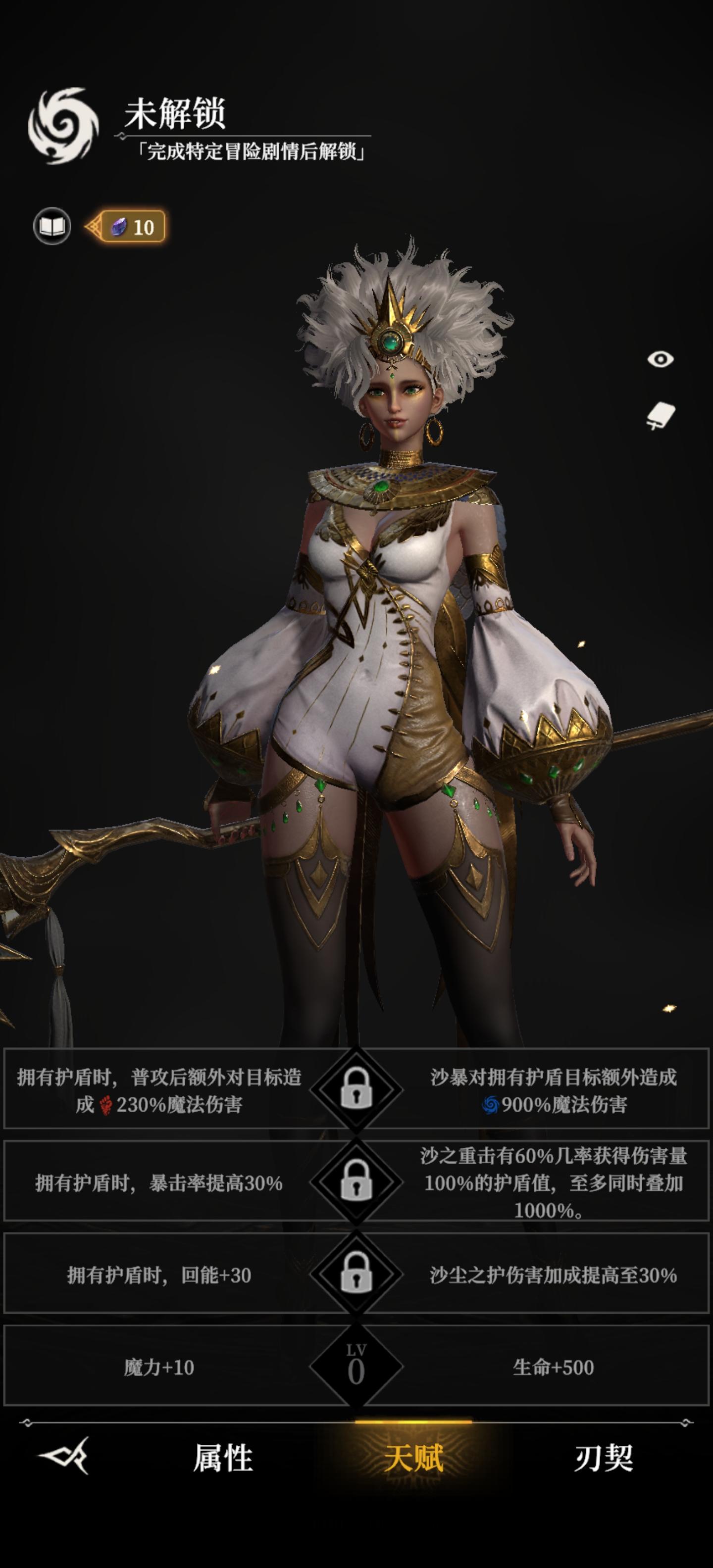Open the codex book icon

(54, 226)
